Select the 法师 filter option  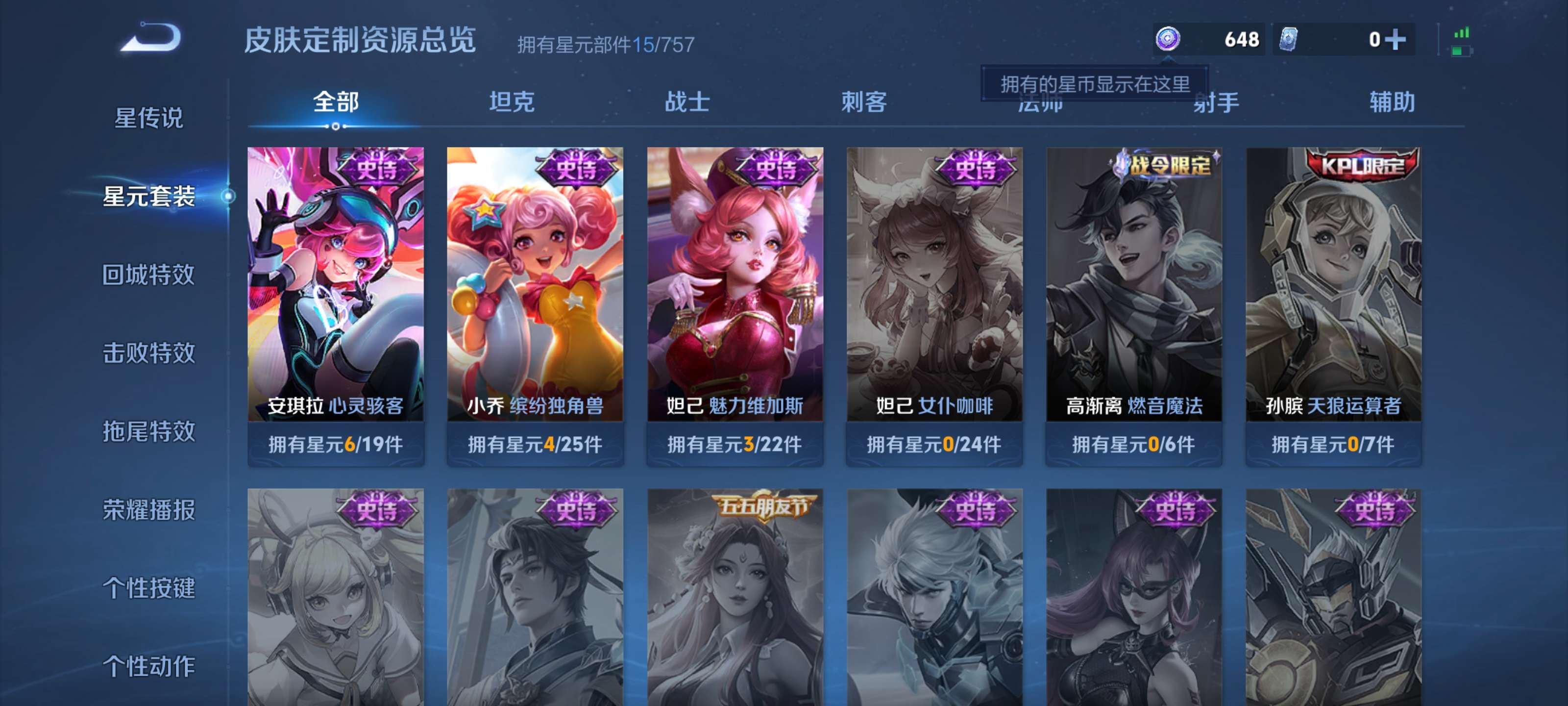1040,103
